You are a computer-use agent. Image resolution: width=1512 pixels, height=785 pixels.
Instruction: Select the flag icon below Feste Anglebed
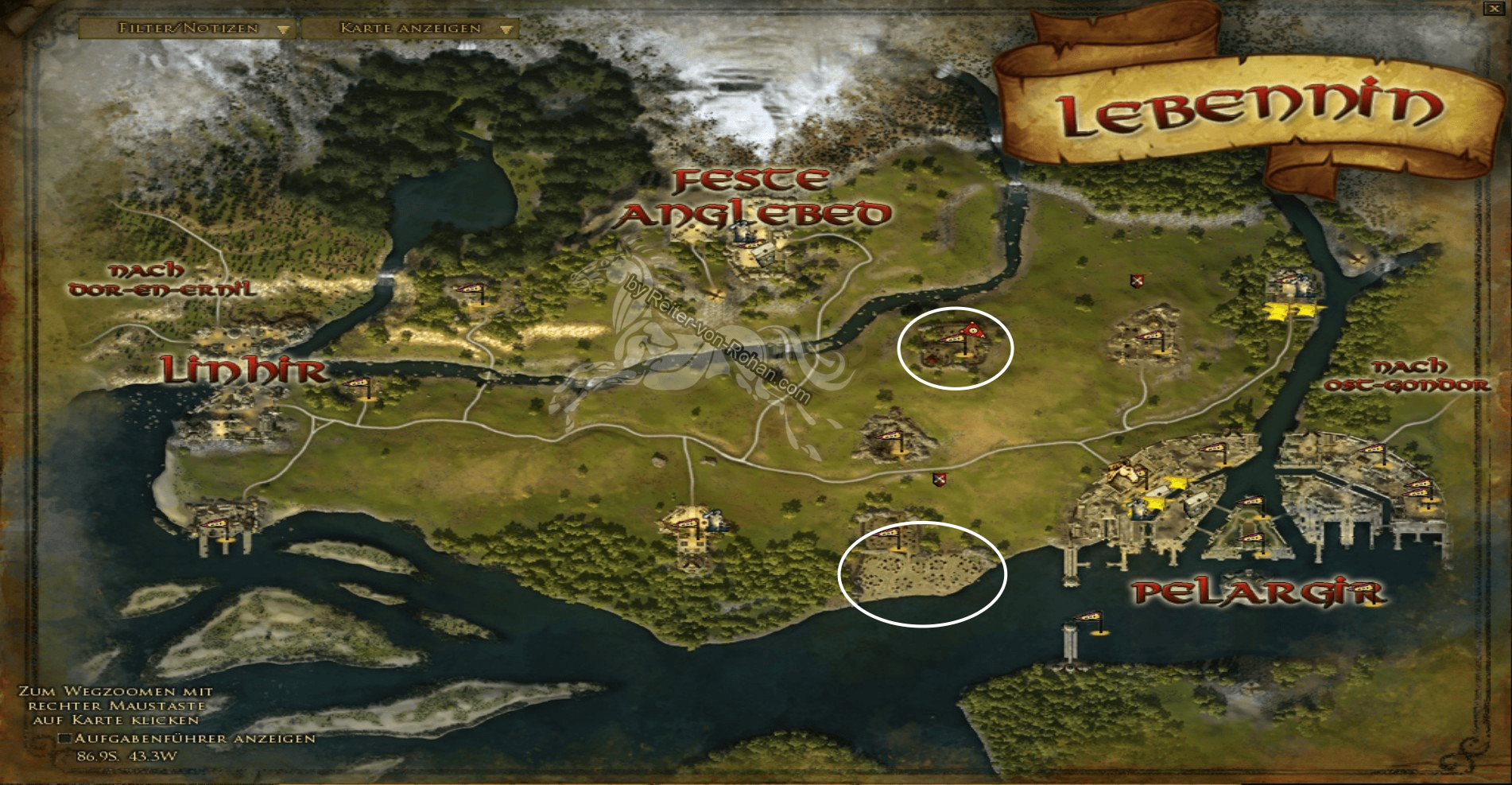coord(471,289)
